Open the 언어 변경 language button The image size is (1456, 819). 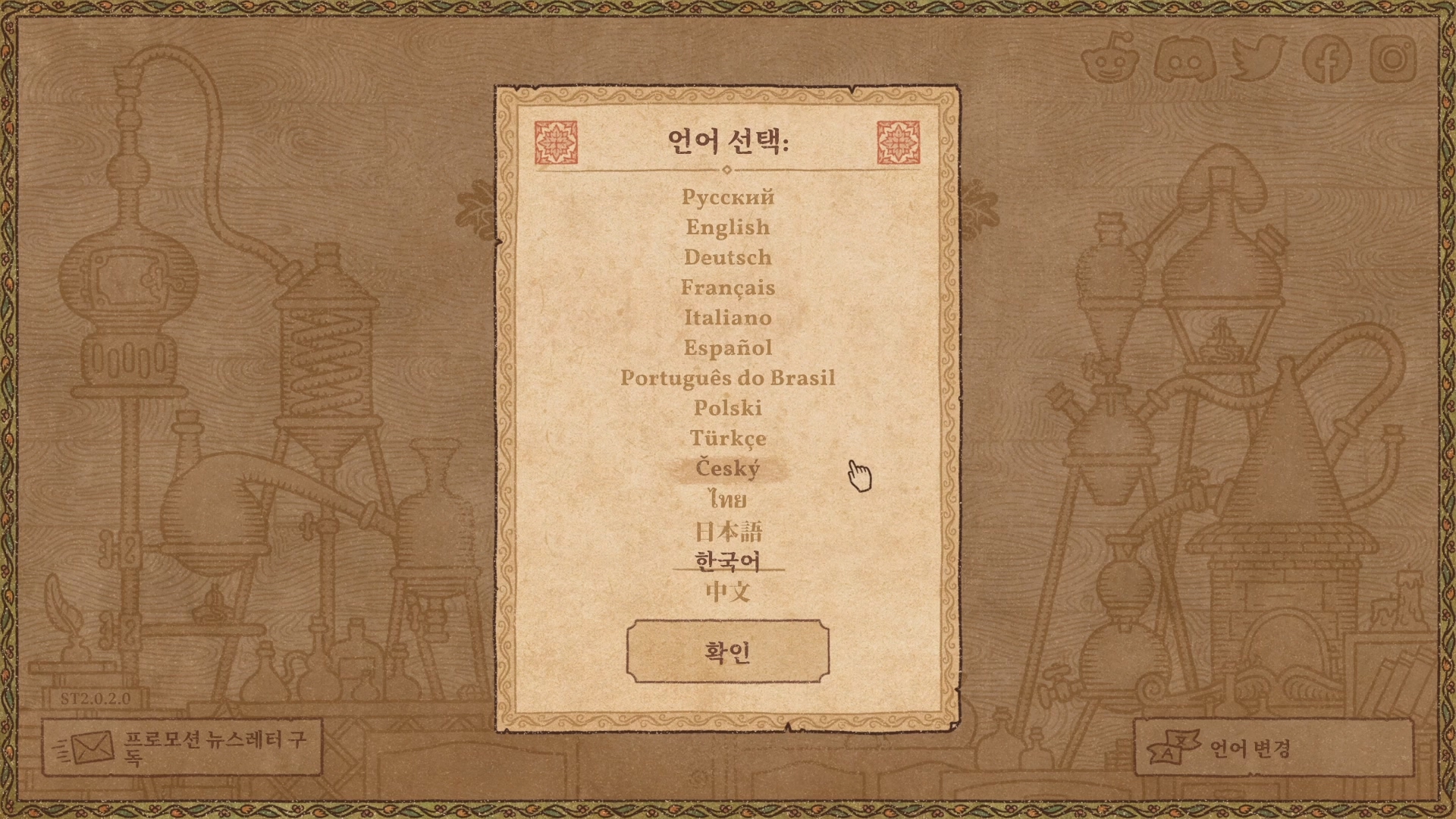click(1273, 748)
